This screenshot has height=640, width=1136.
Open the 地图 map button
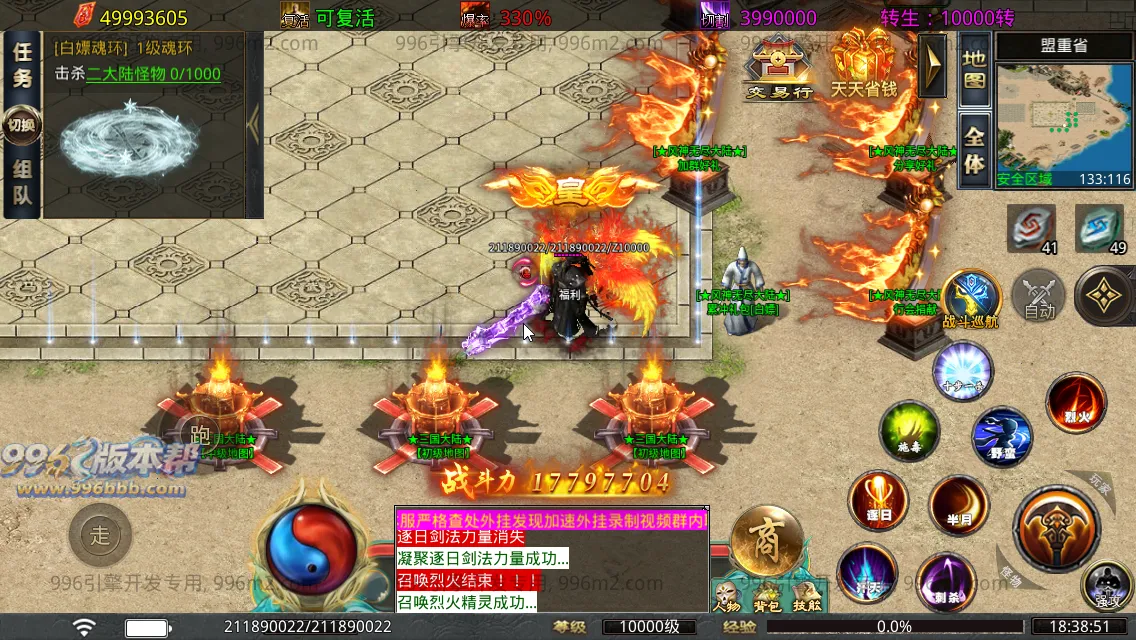pyautogui.click(x=974, y=69)
